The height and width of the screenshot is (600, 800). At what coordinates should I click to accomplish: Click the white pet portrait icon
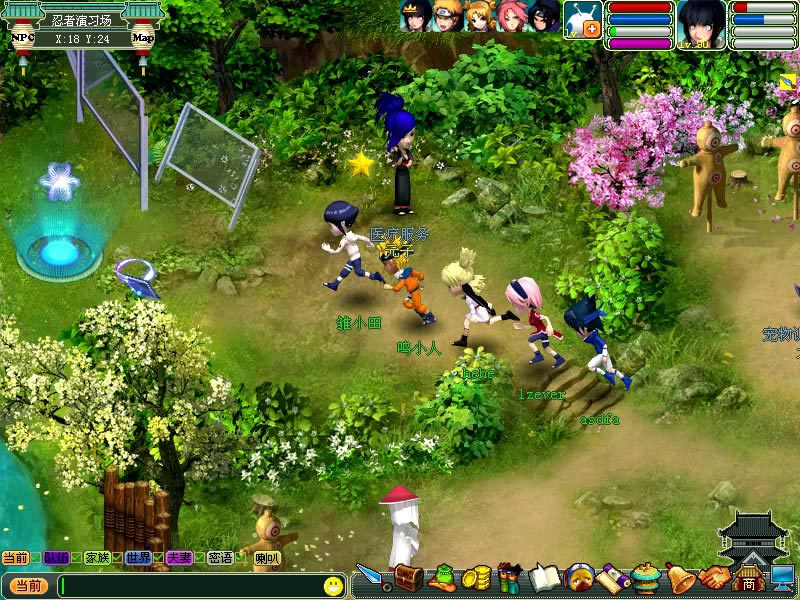click(x=579, y=17)
